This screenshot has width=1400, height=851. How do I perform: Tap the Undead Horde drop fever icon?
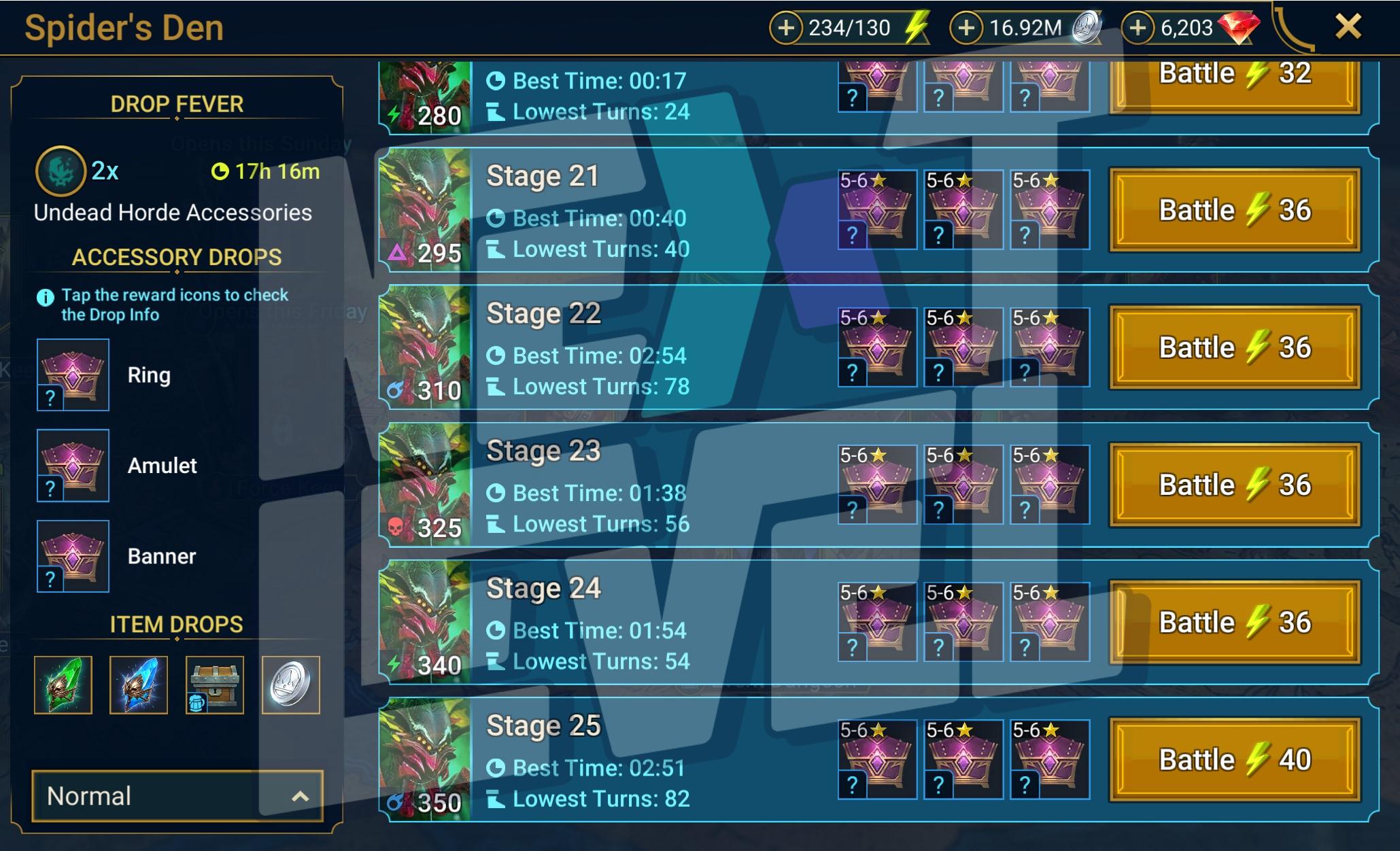click(61, 171)
